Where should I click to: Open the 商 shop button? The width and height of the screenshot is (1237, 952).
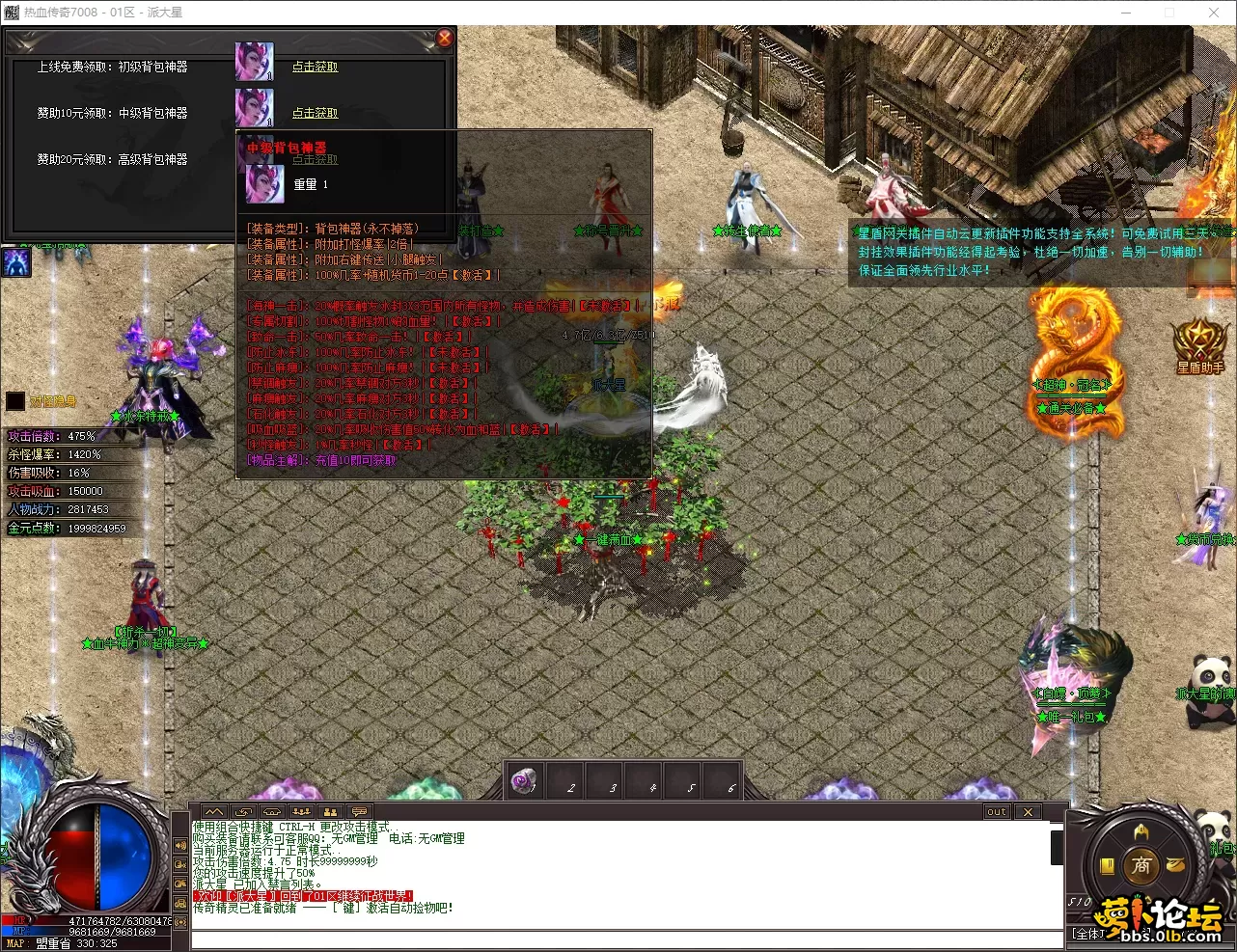pyautogui.click(x=1141, y=865)
